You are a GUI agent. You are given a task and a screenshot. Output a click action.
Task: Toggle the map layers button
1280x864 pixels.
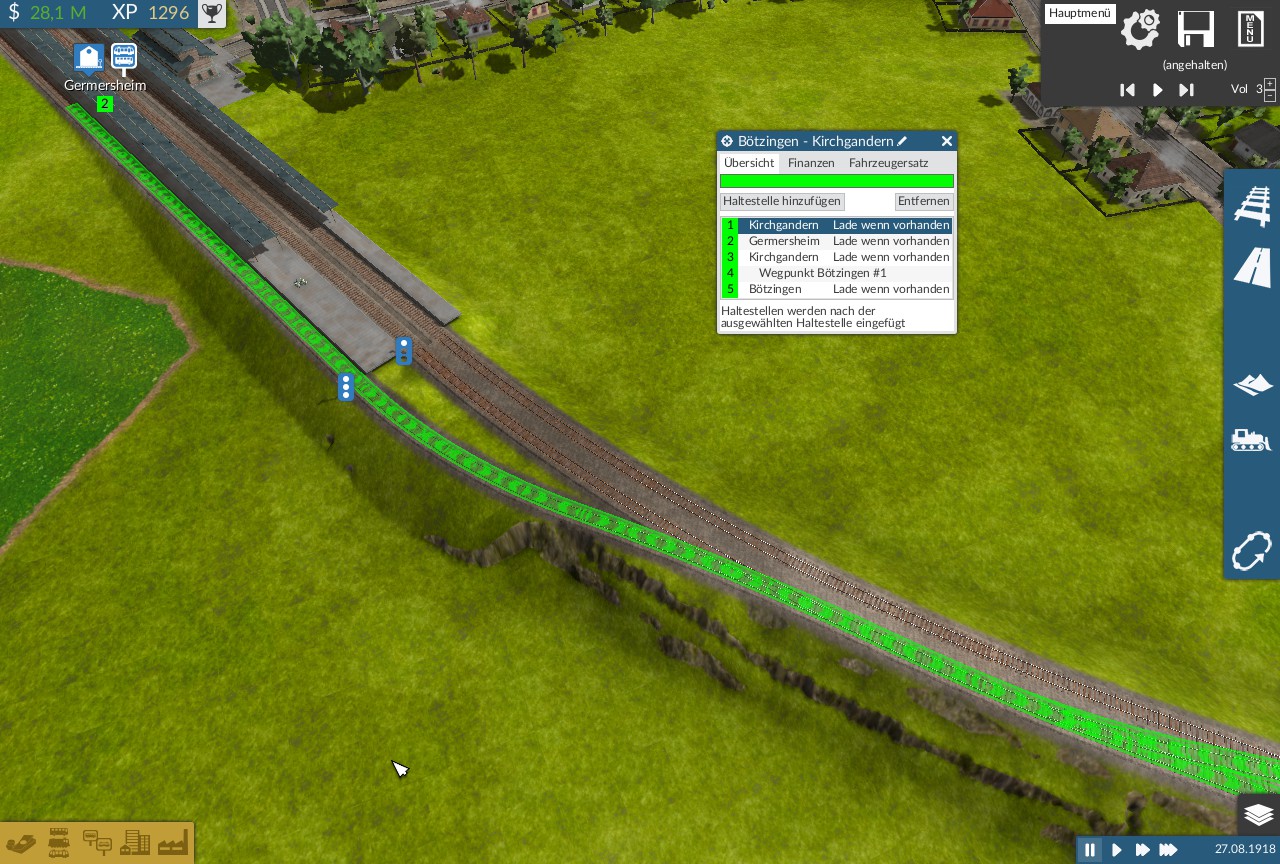point(1258,815)
